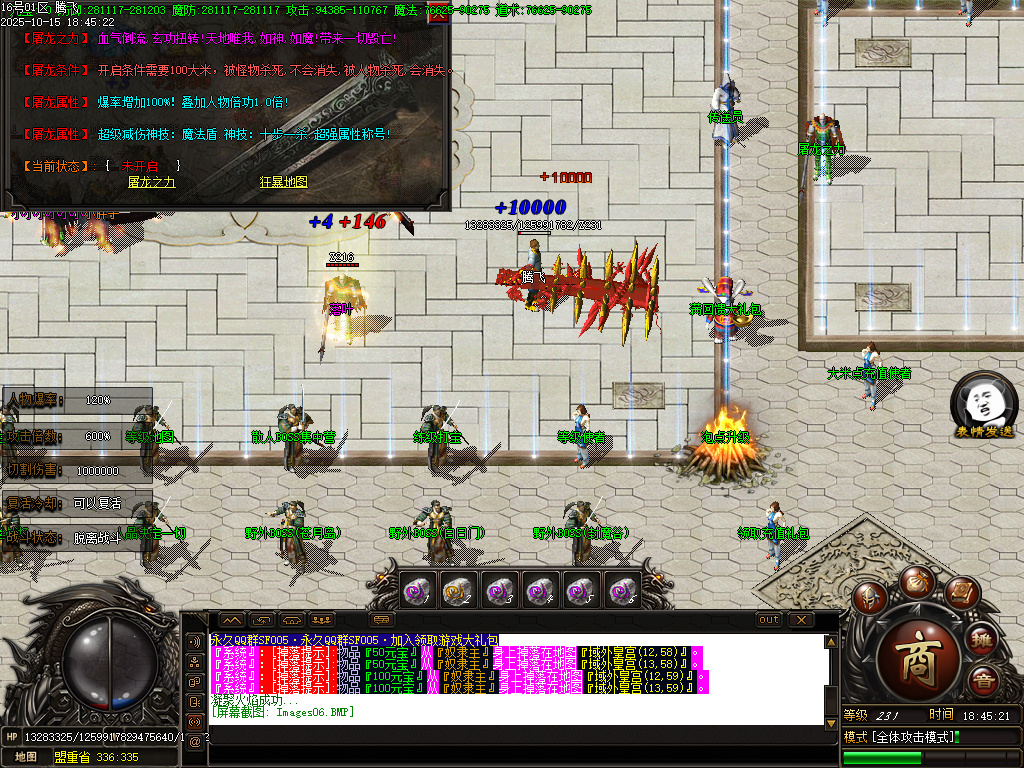Screen dimensions: 1024x768
Task: Click the 屠龙之力 link in the panel
Action: point(152,182)
